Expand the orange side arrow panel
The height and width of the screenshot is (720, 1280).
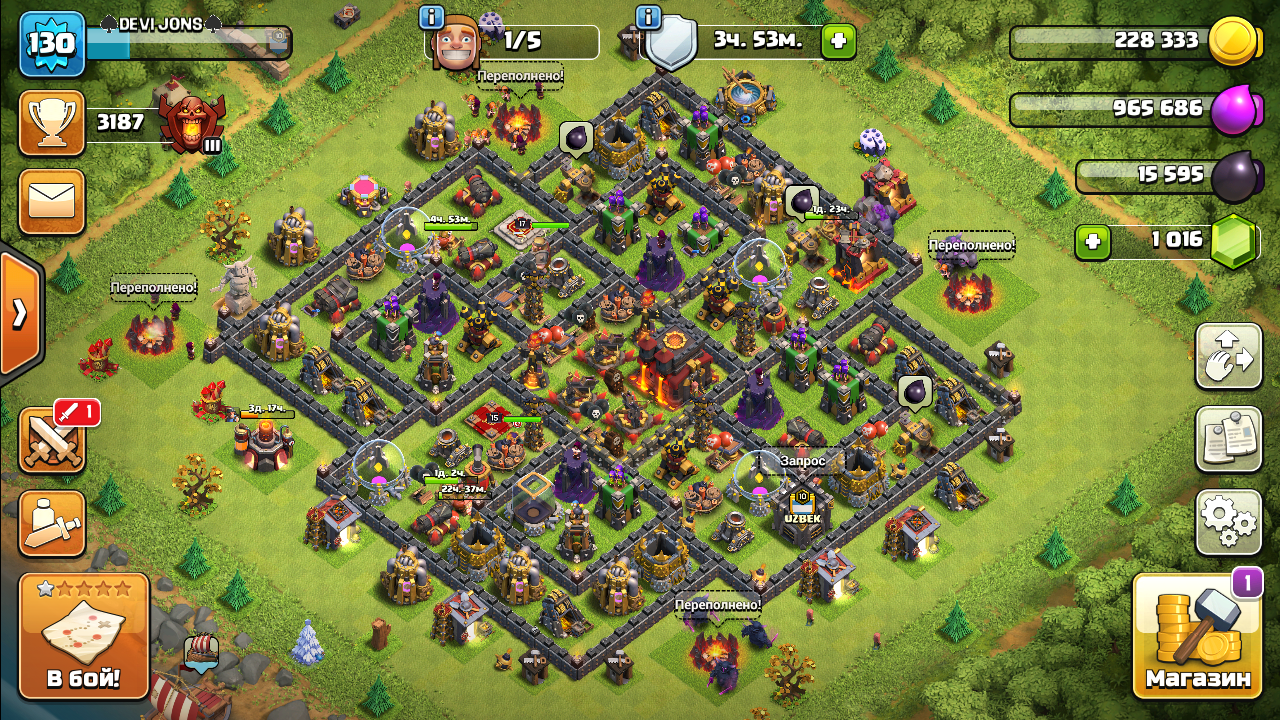(x=20, y=313)
